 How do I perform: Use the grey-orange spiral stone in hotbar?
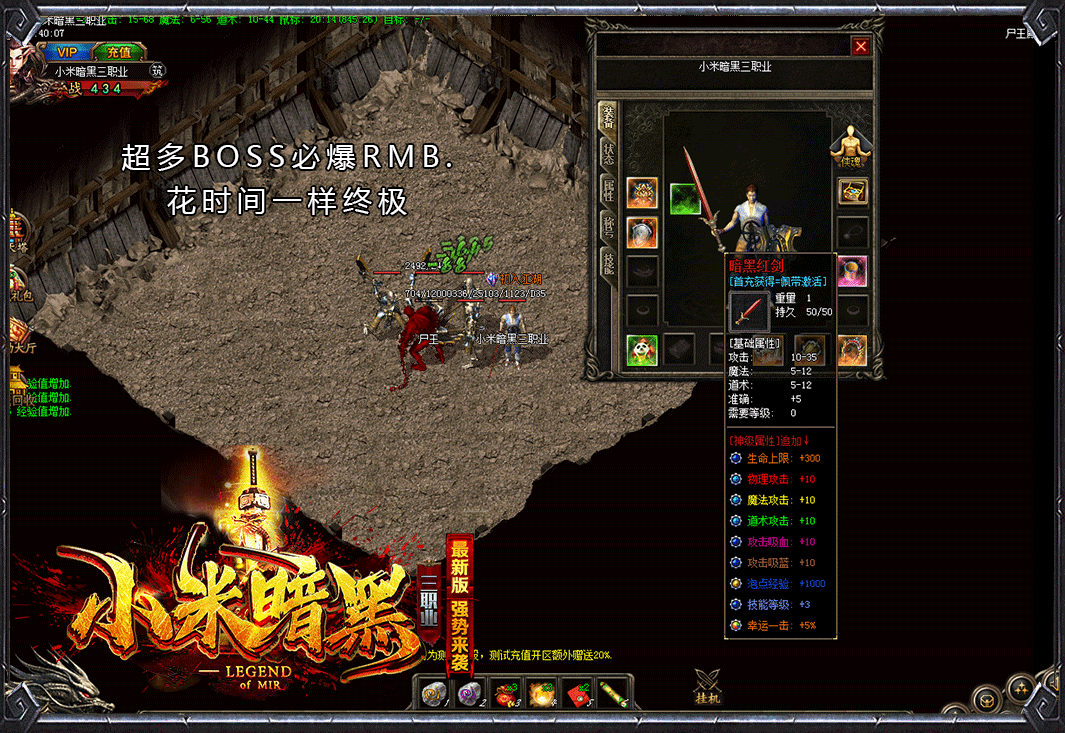pyautogui.click(x=433, y=692)
